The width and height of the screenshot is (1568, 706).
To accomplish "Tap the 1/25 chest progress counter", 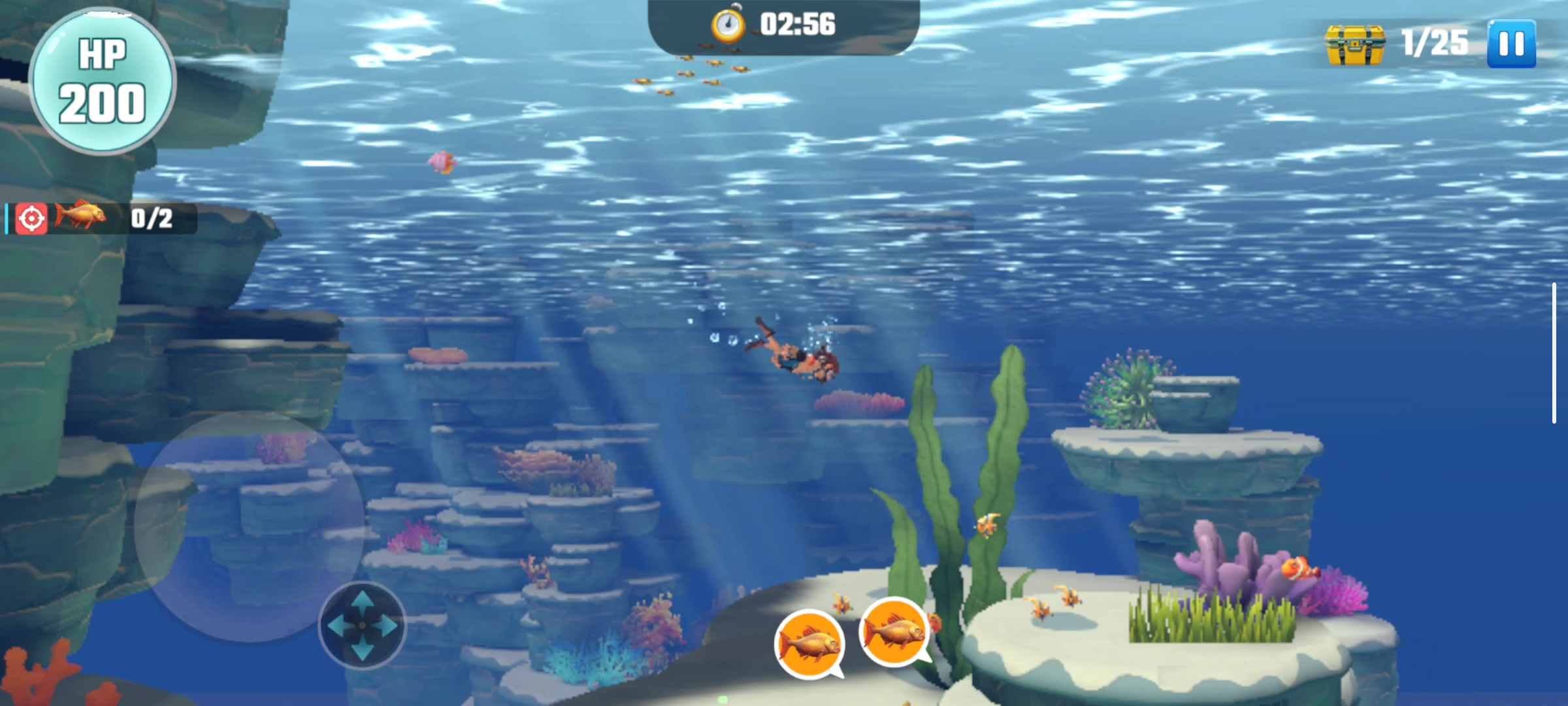I will pos(1437,42).
